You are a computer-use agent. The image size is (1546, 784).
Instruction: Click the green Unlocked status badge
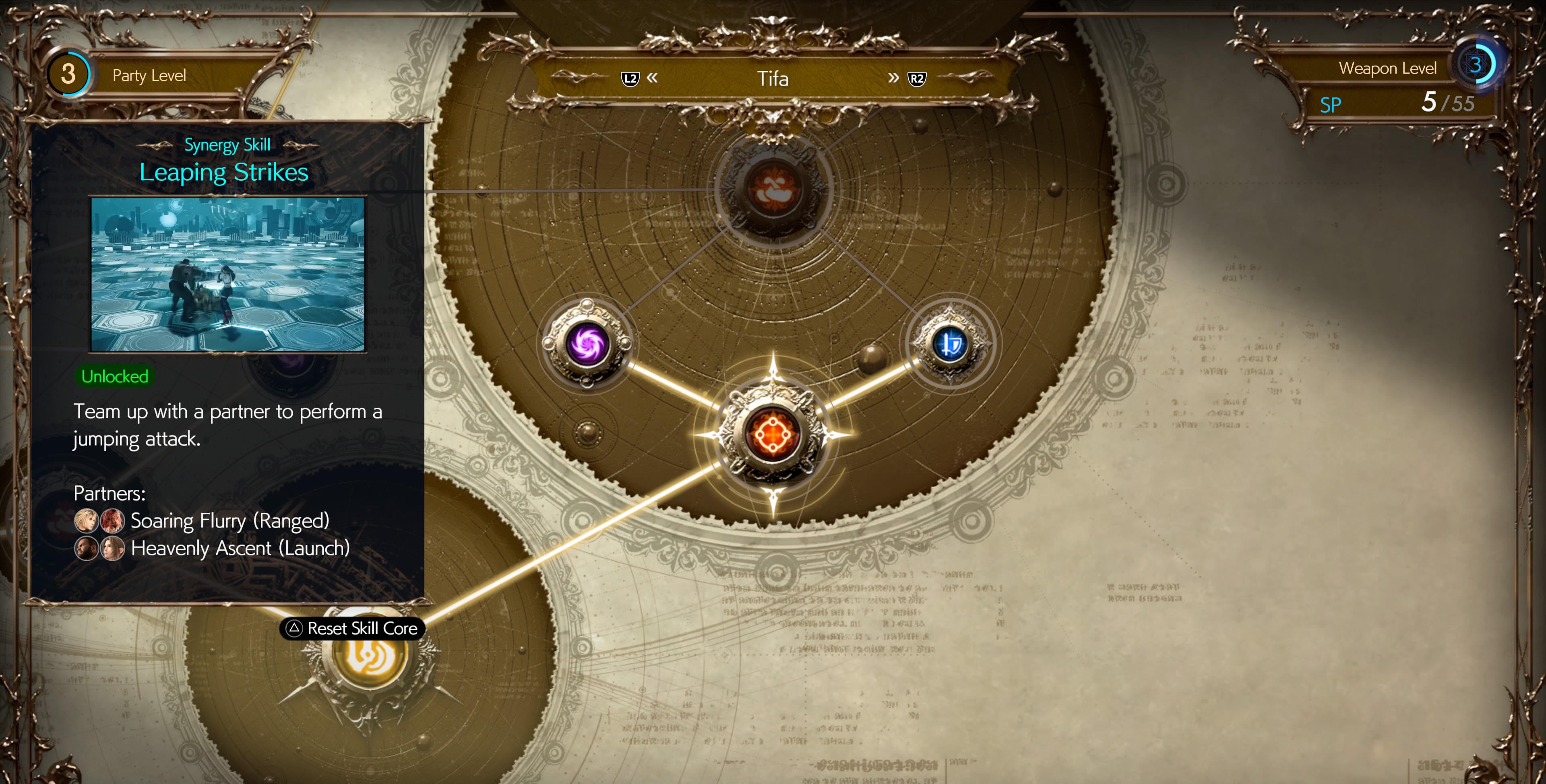115,377
